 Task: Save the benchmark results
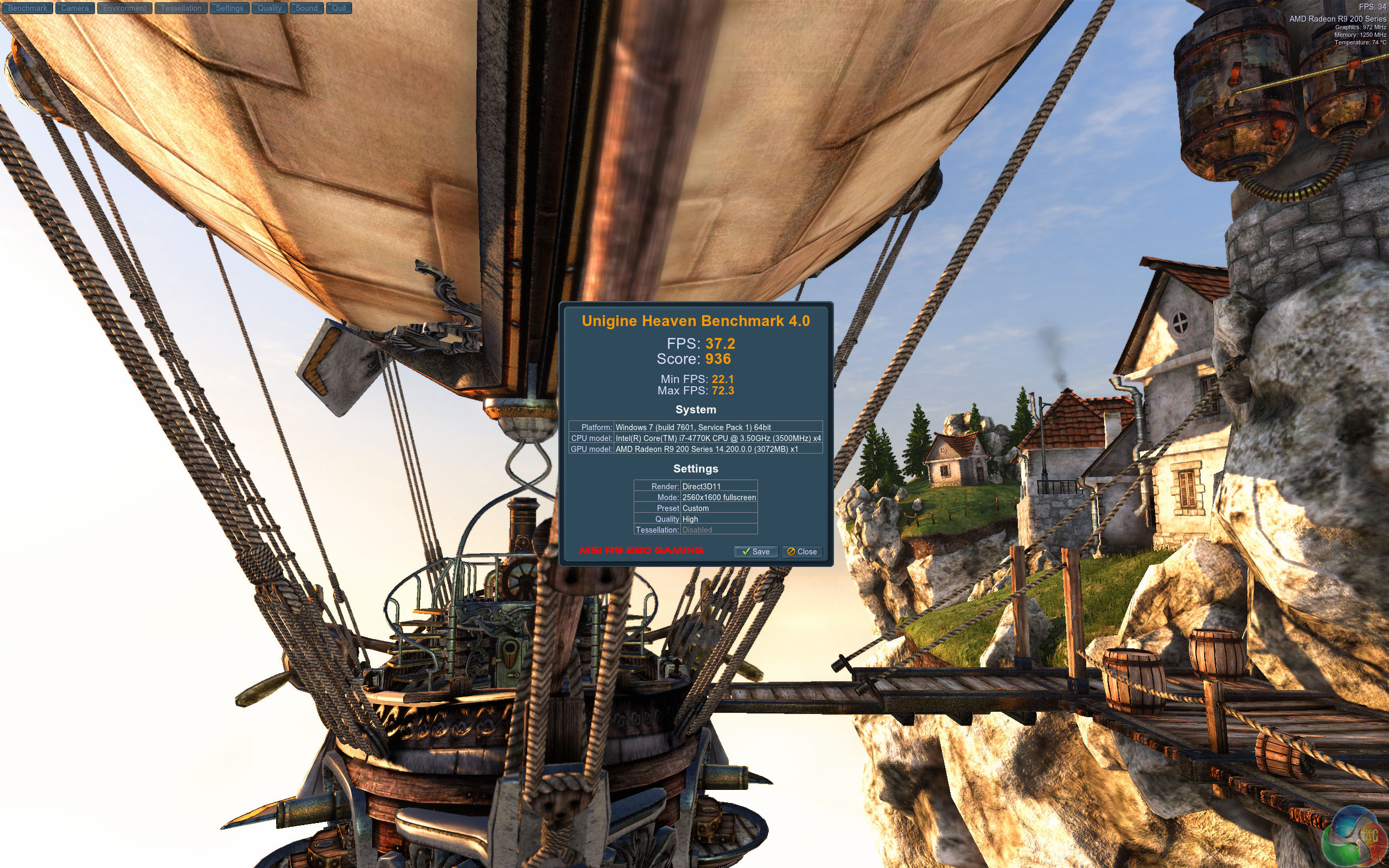pyautogui.click(x=755, y=552)
